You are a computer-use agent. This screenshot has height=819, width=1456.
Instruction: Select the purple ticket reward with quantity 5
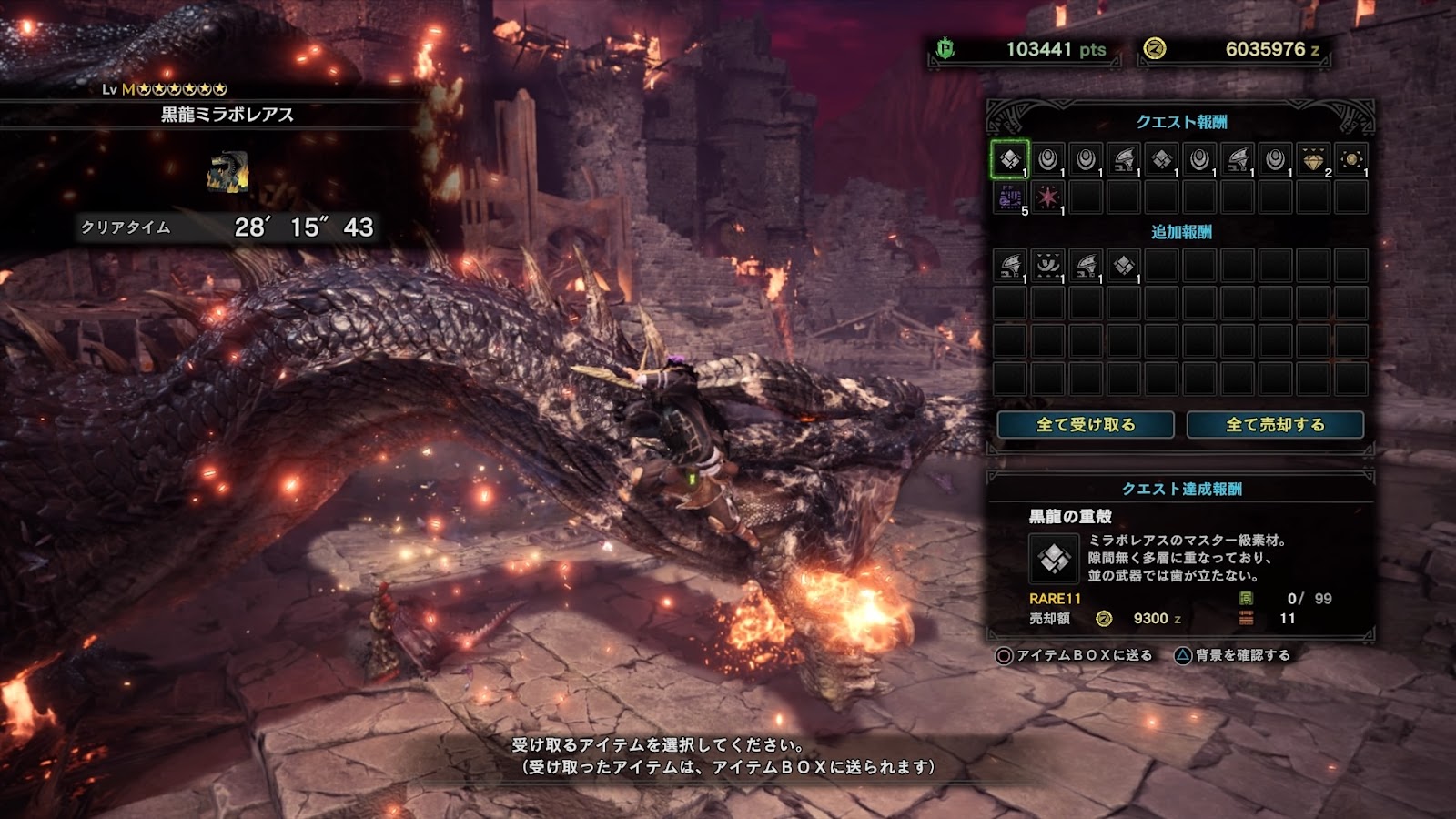[x=1010, y=197]
